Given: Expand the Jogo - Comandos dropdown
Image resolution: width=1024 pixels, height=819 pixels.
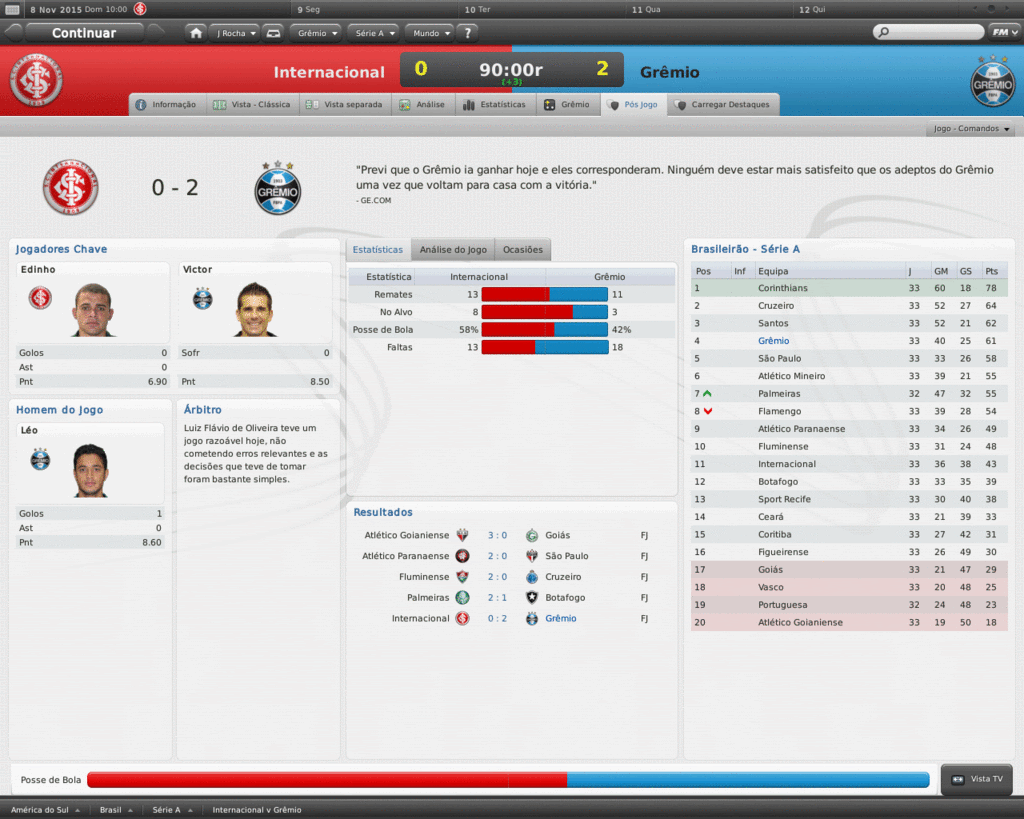Looking at the screenshot, I should click(x=972, y=129).
